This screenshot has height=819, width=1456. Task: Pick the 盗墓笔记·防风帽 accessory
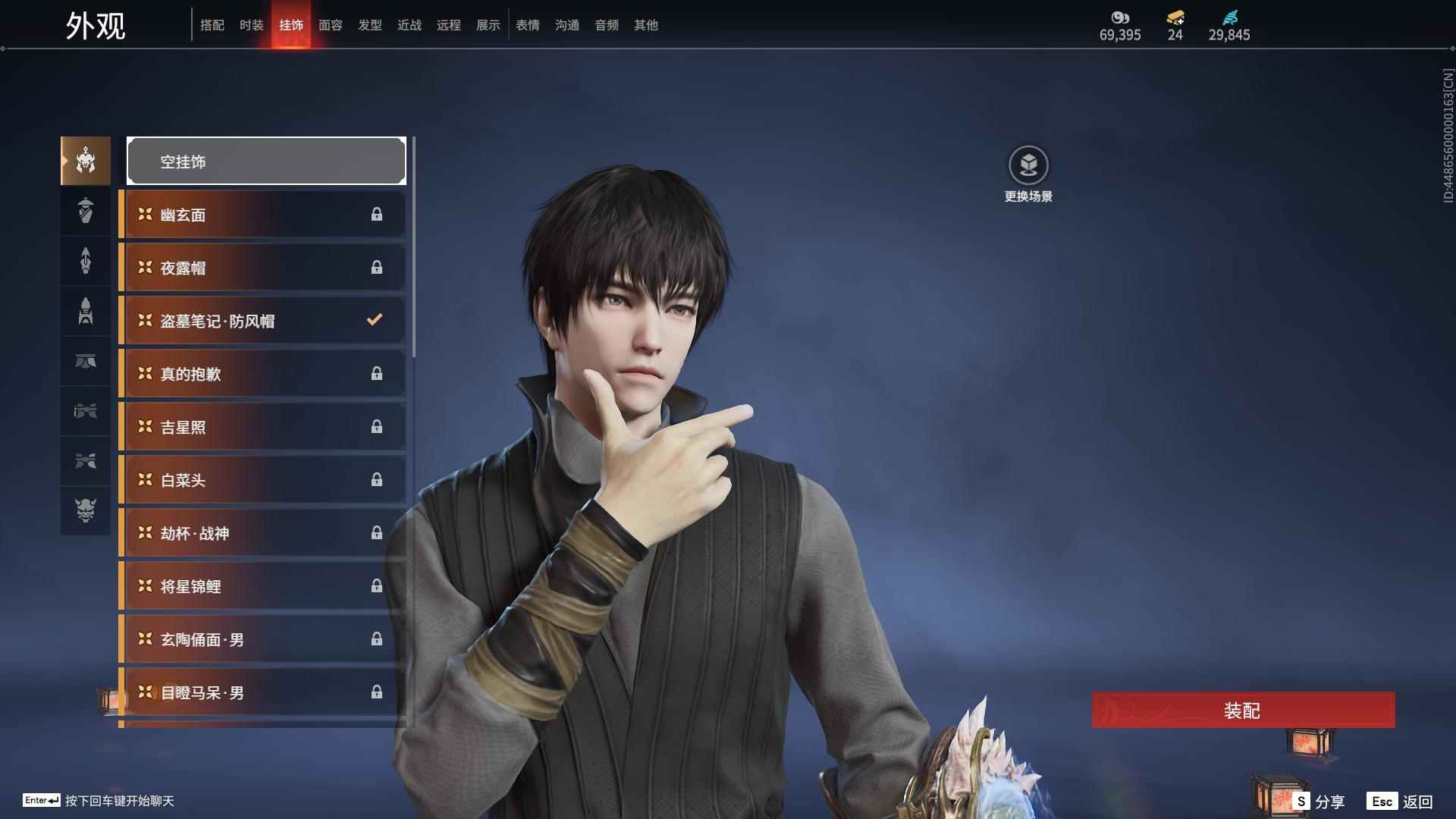(x=262, y=321)
